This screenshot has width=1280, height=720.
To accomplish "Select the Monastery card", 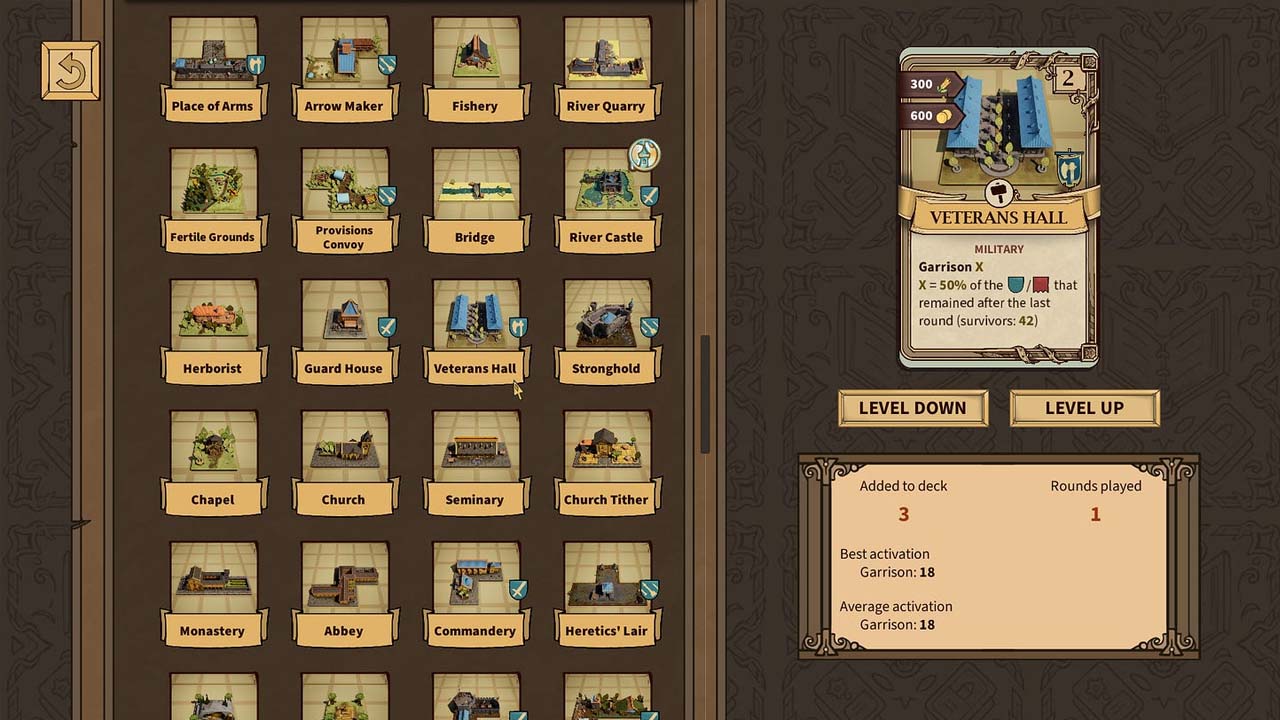I will point(212,592).
